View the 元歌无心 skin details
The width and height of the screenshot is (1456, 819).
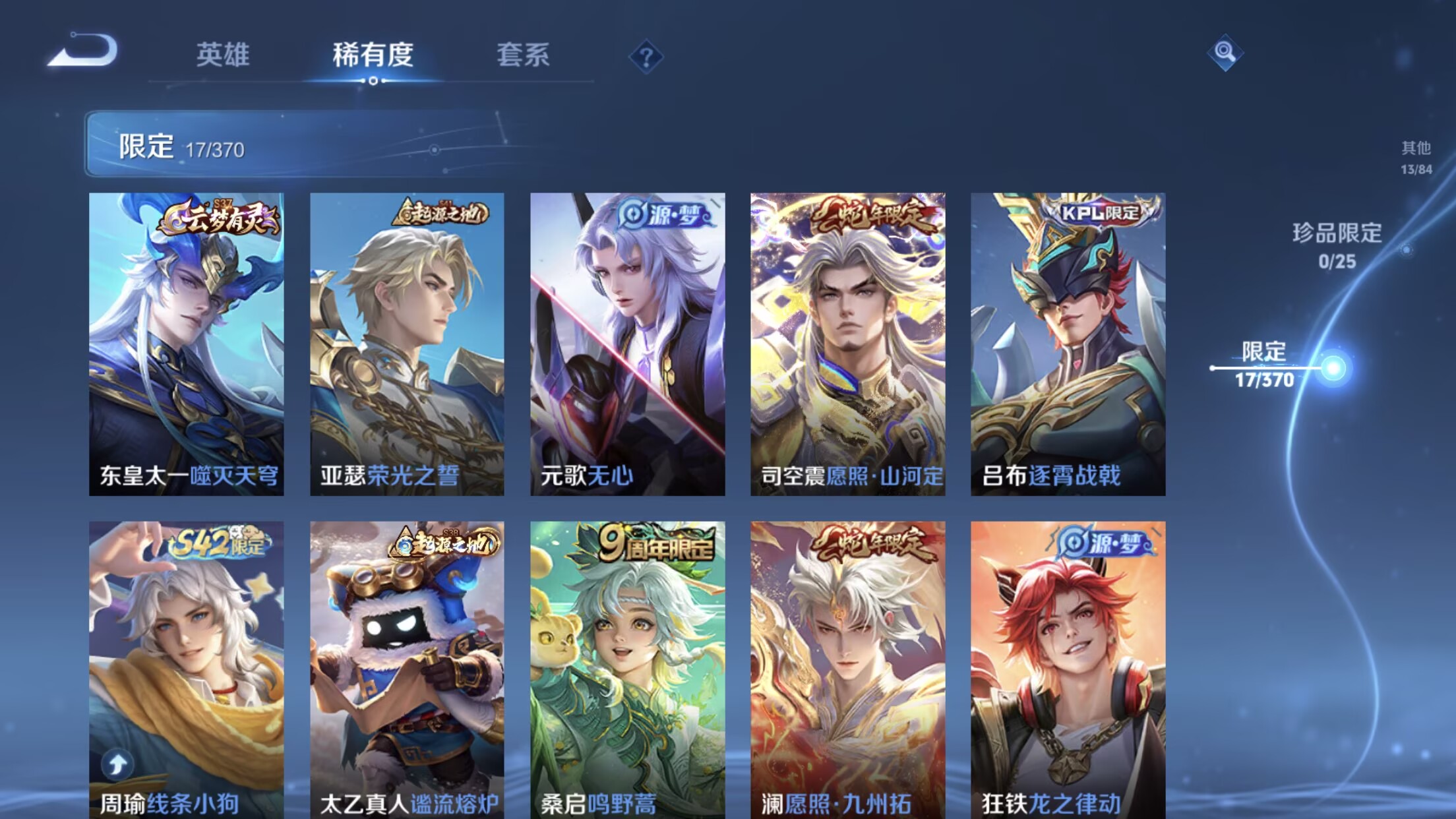(626, 343)
